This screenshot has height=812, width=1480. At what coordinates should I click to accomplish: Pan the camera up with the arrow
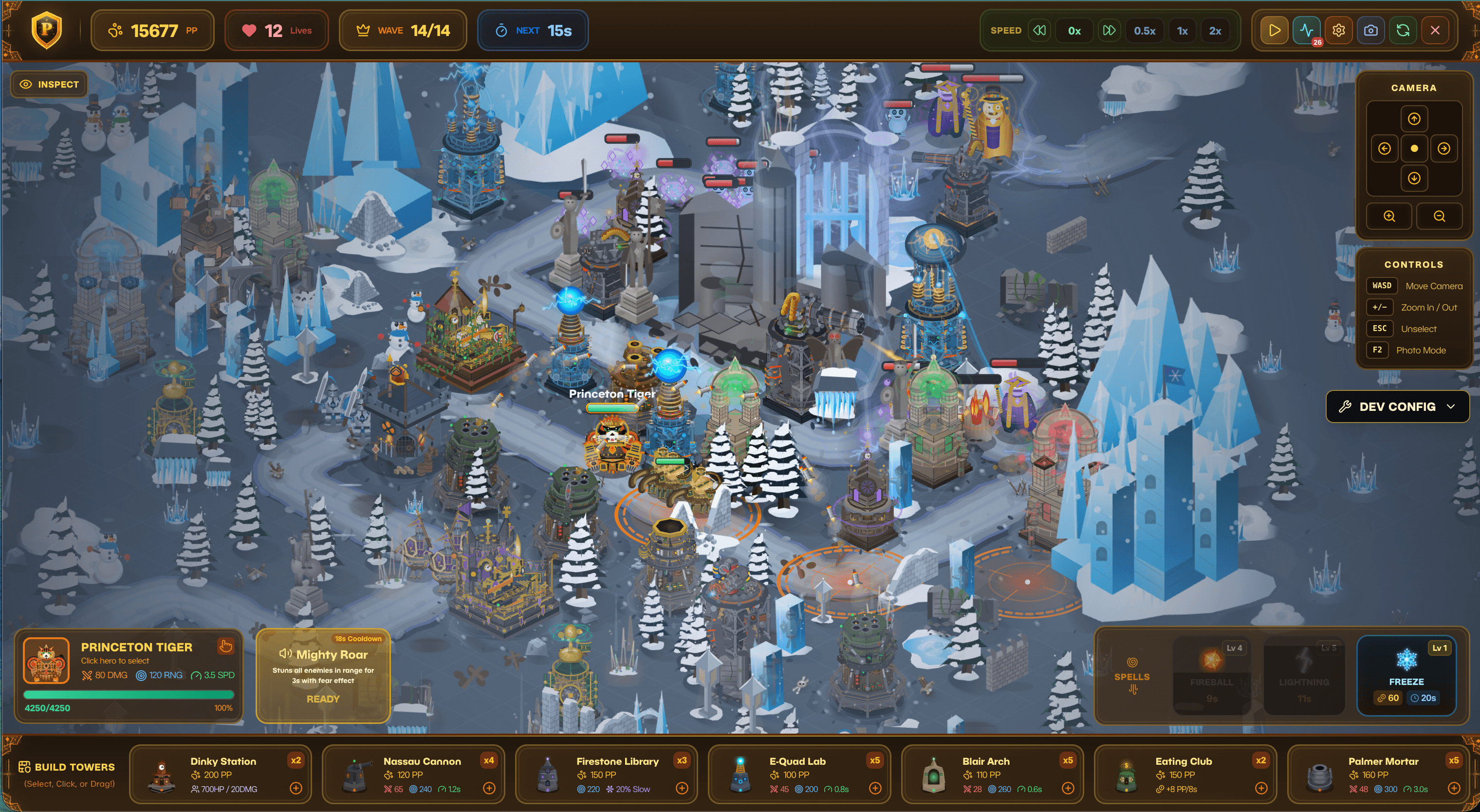[x=1413, y=119]
